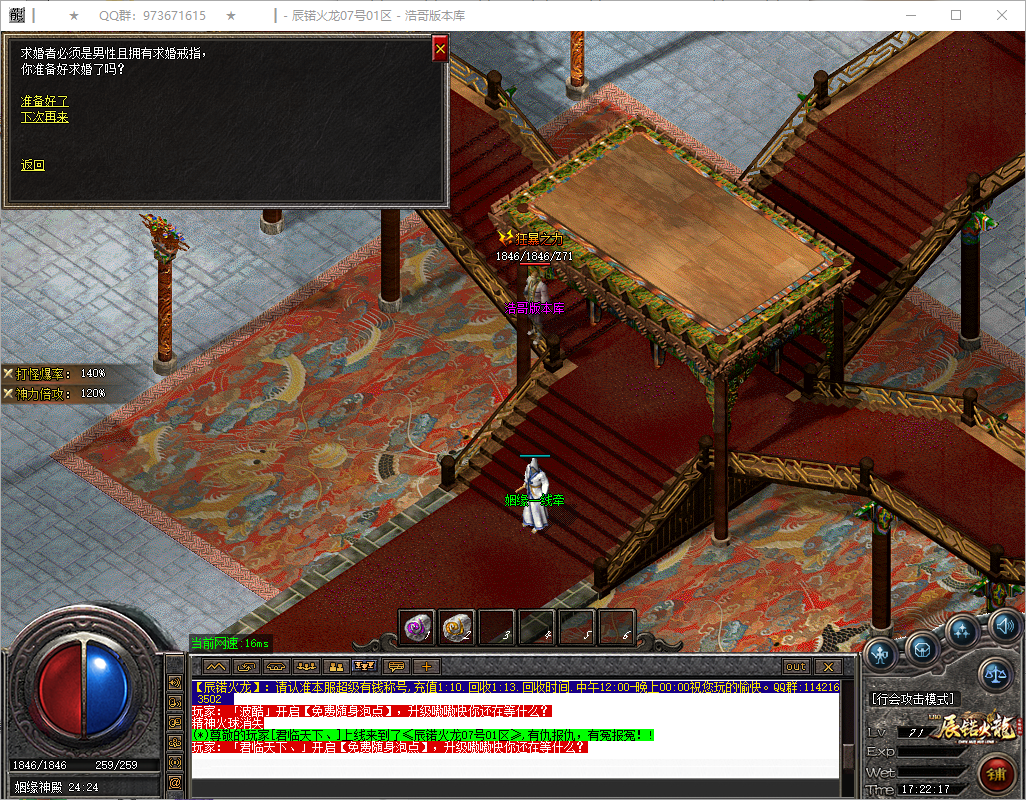1026x800 pixels.
Task: Close the chat panel with X button
Action: click(827, 666)
